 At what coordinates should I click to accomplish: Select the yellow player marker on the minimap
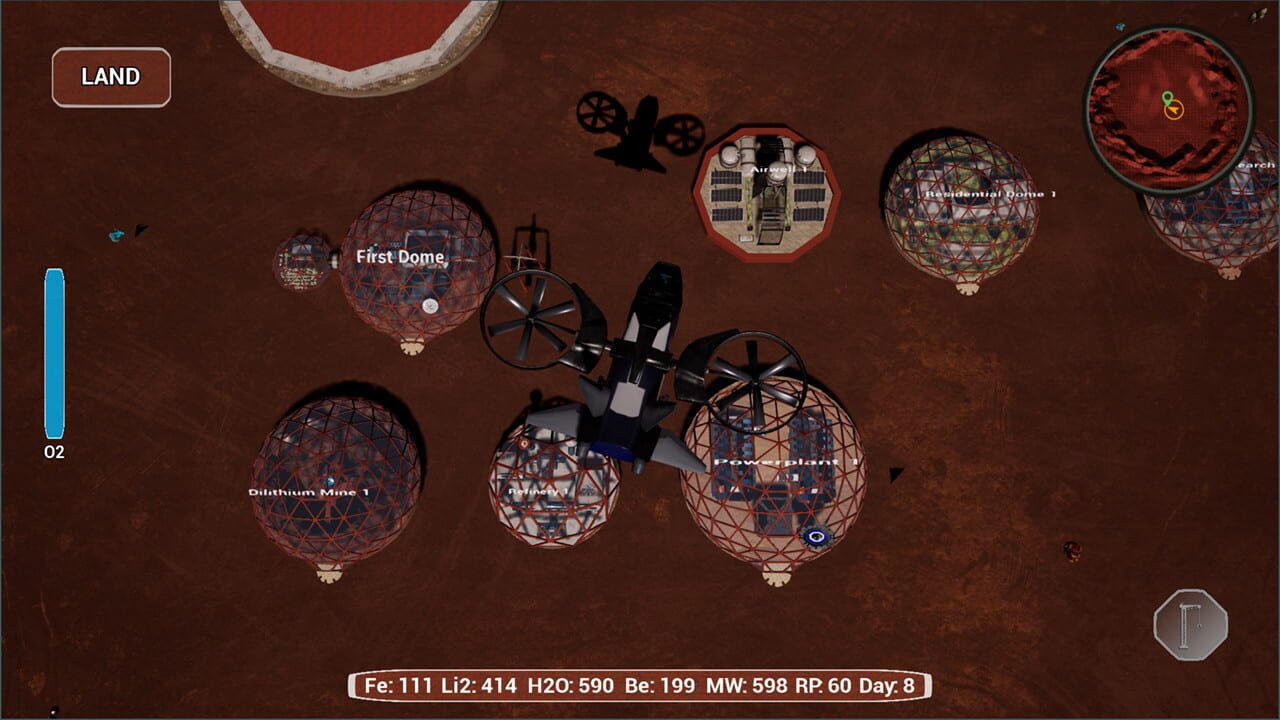pos(1173,113)
